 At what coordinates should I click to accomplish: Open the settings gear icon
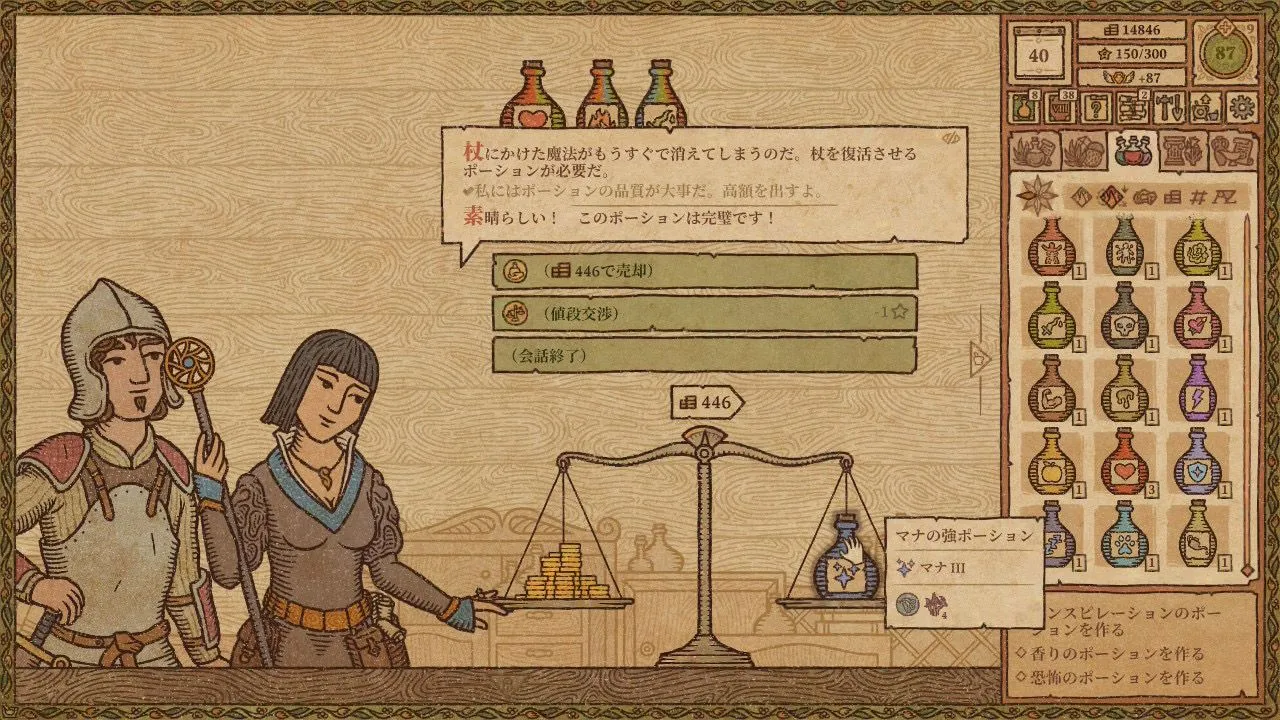(1242, 107)
